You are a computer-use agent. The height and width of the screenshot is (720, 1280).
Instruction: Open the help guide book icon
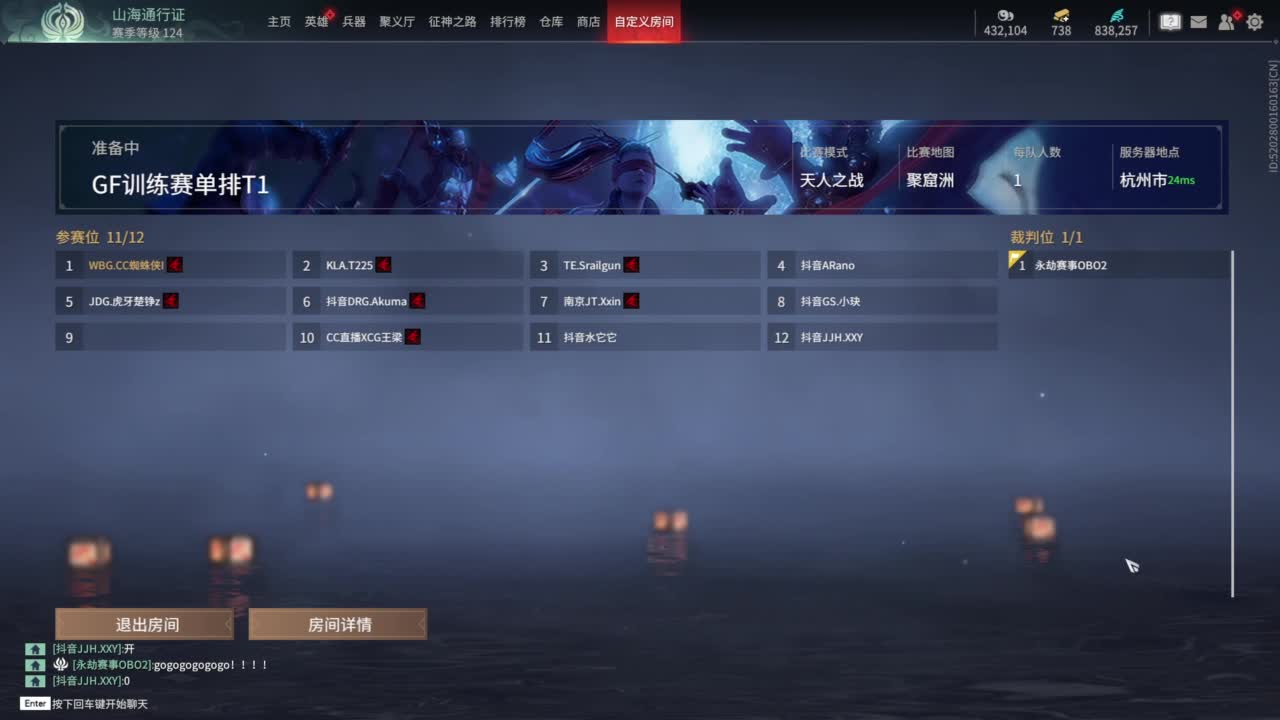(x=1169, y=20)
